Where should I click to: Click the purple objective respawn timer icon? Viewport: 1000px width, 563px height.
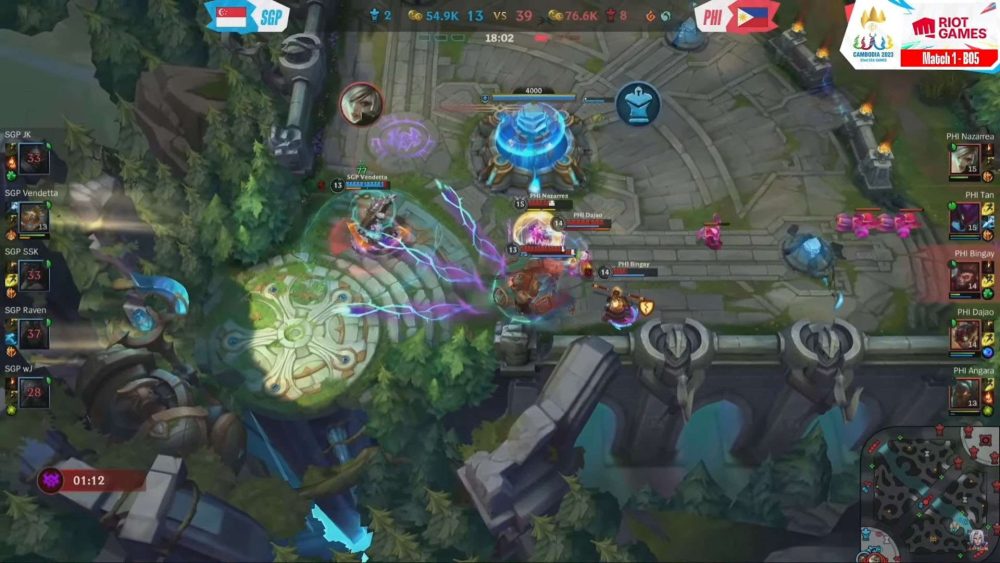[x=50, y=481]
